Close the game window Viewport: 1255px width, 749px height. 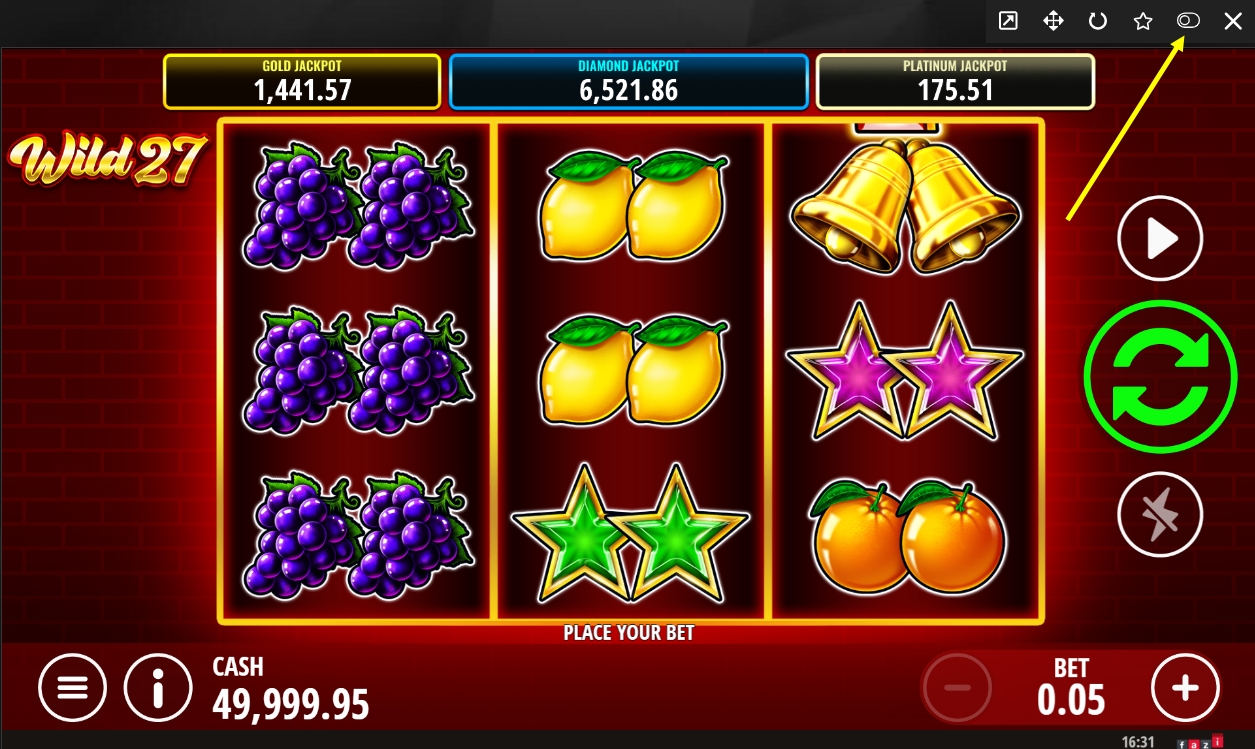(x=1233, y=21)
